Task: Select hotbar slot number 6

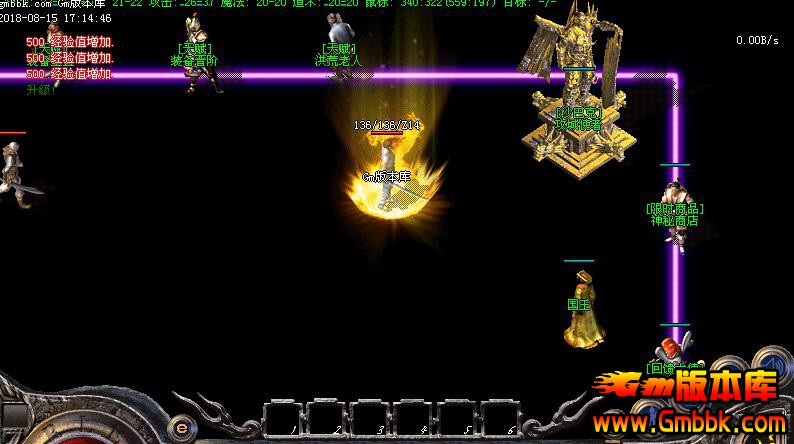Action: [501, 420]
